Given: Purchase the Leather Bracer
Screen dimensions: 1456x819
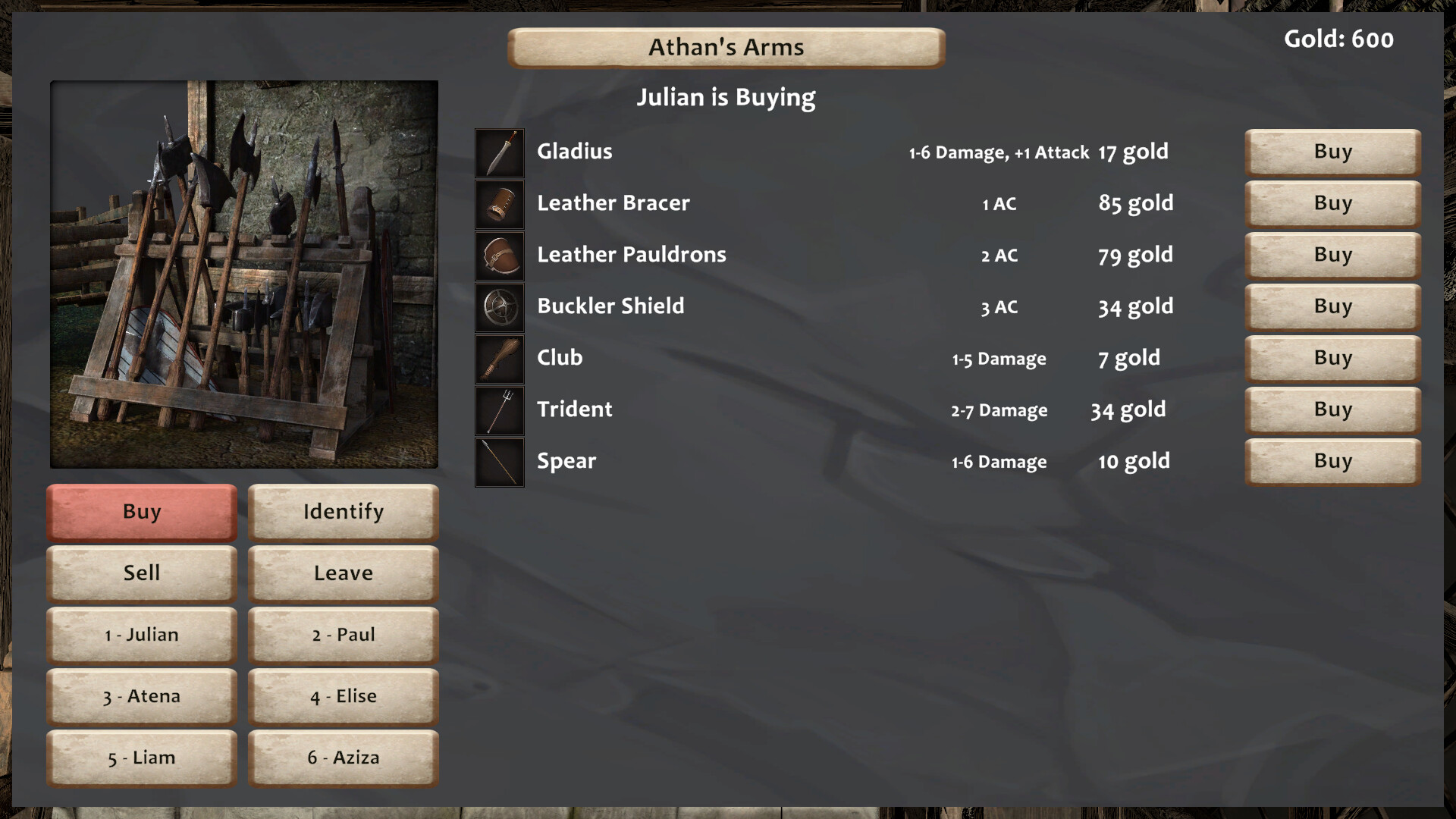Looking at the screenshot, I should click(1332, 203).
